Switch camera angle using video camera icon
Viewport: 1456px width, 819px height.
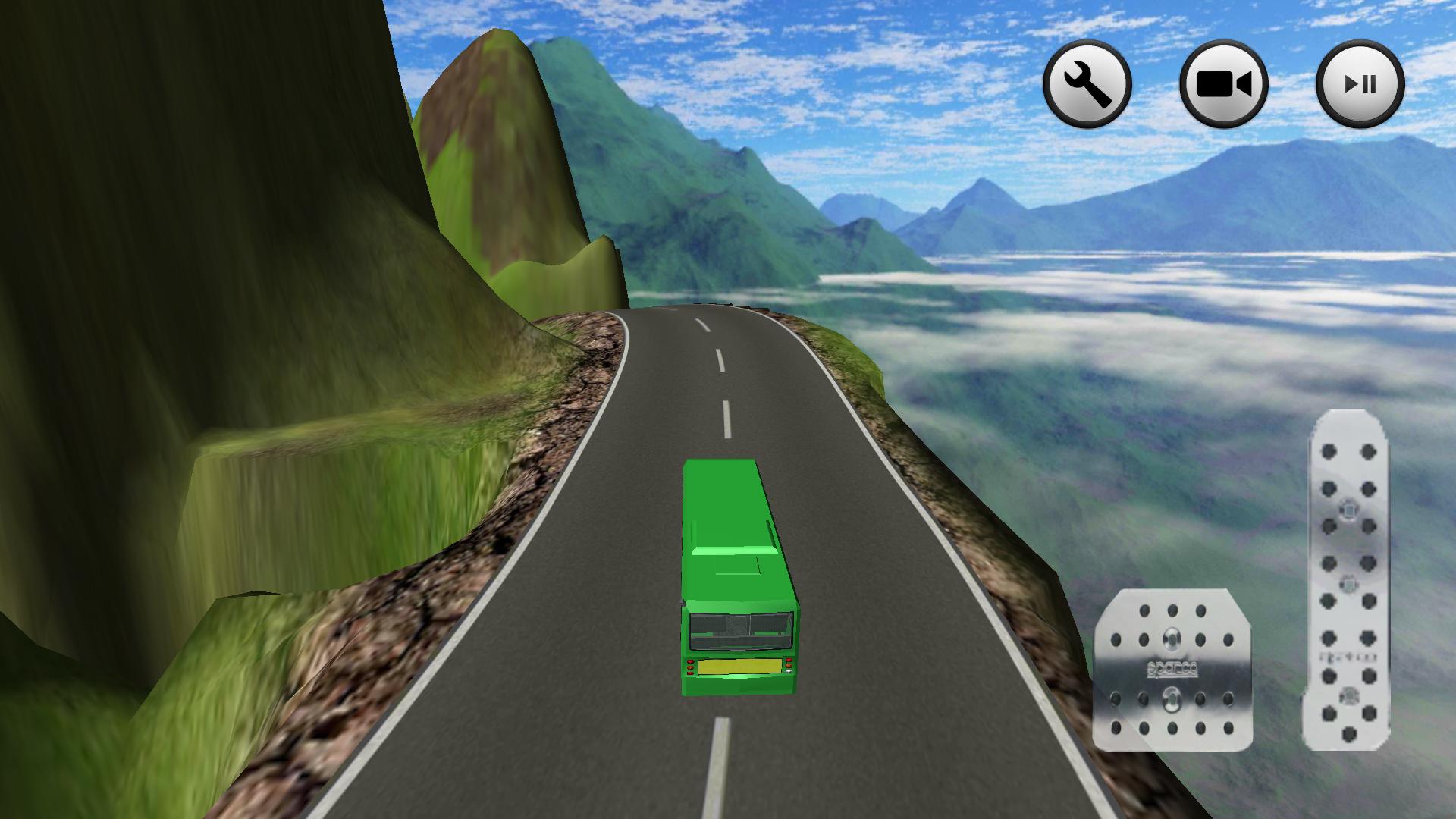[x=1224, y=83]
